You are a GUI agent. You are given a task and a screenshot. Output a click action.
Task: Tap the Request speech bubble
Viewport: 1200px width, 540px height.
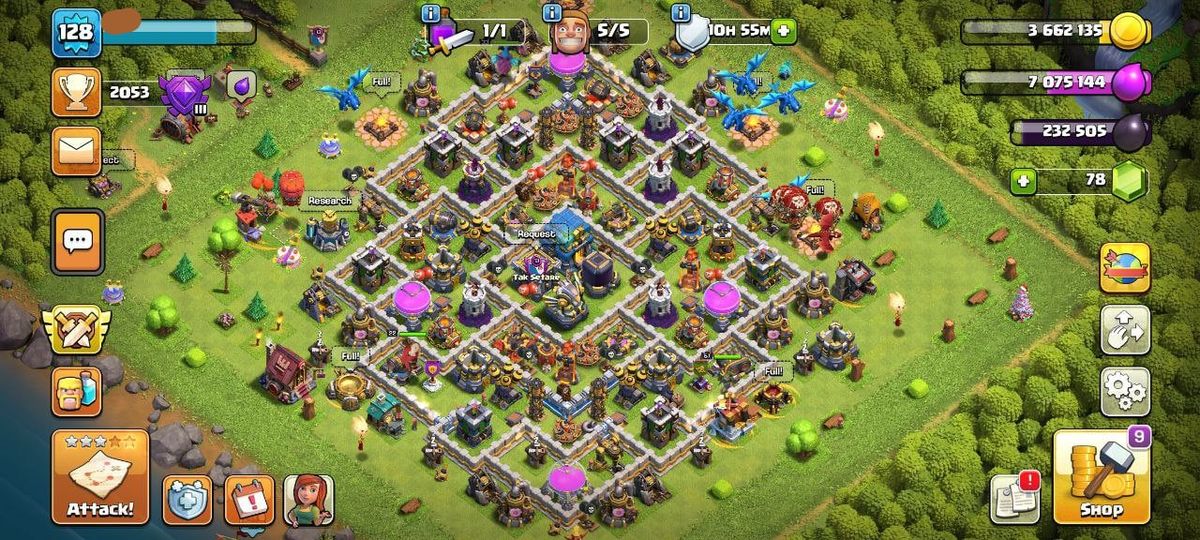click(x=536, y=234)
